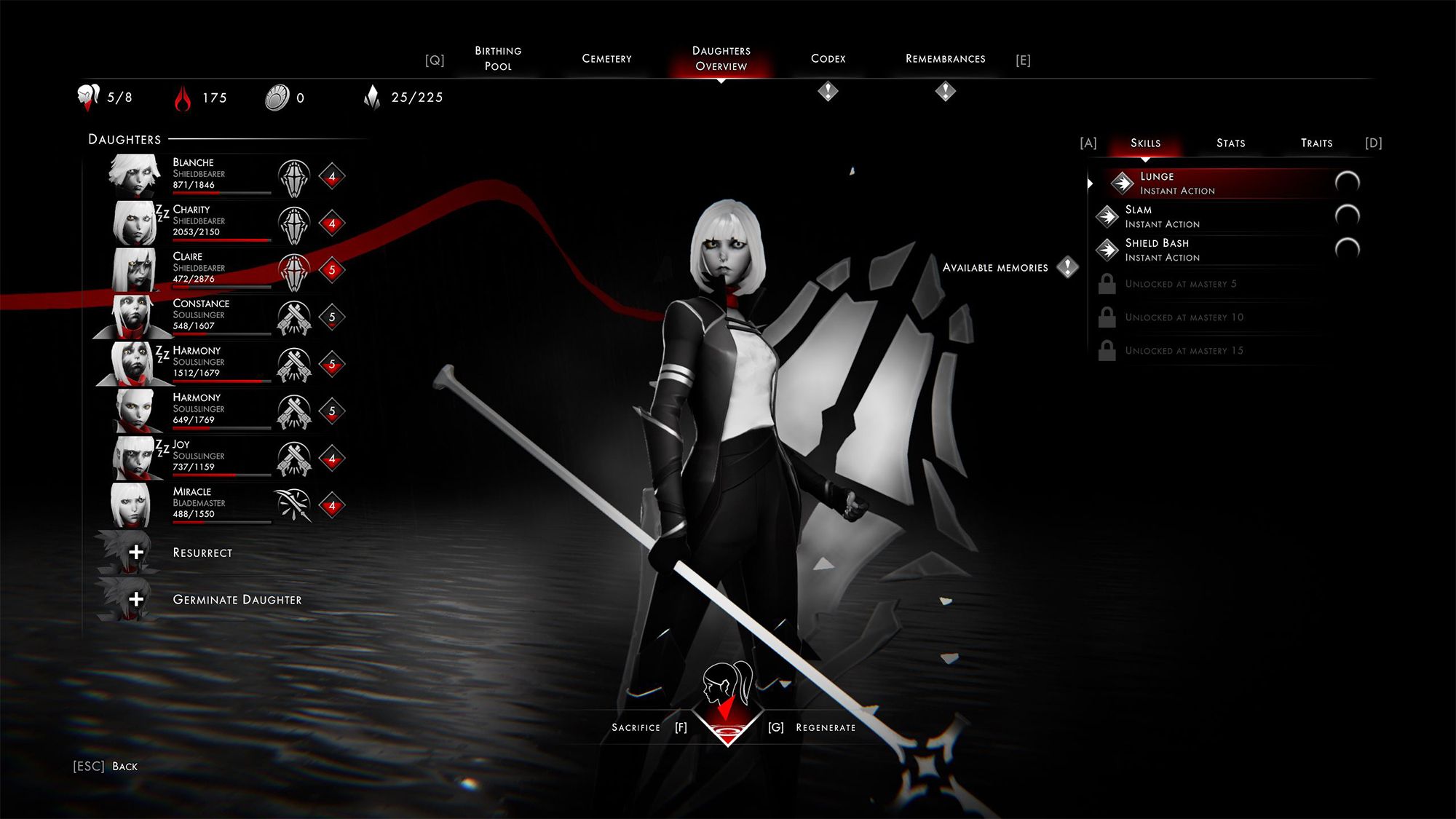Click the exclamation icon under Remembrances
Image resolution: width=1456 pixels, height=819 pixels.
click(945, 90)
